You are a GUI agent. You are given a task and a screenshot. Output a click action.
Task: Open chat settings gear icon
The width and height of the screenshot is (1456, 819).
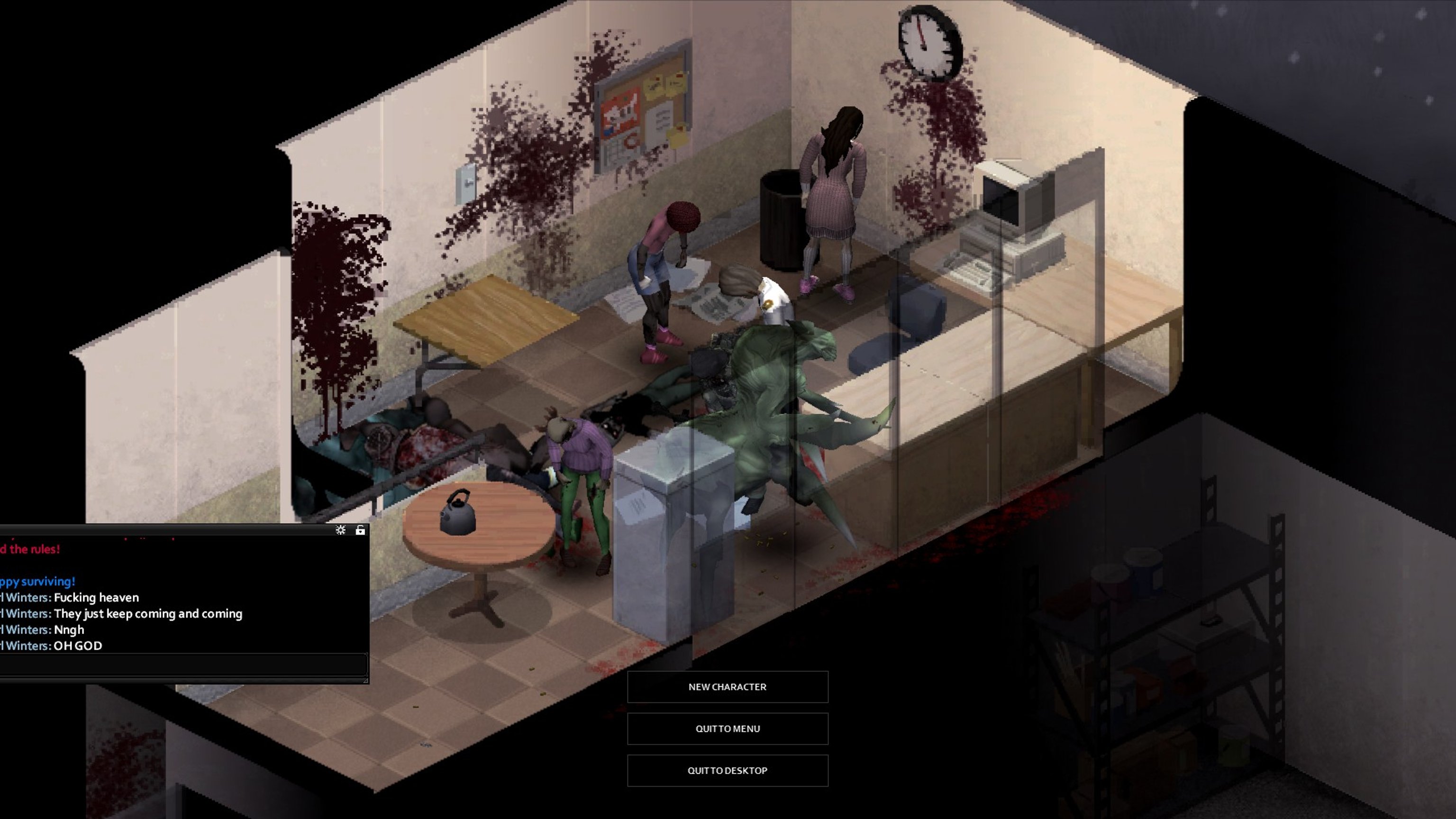(x=340, y=530)
